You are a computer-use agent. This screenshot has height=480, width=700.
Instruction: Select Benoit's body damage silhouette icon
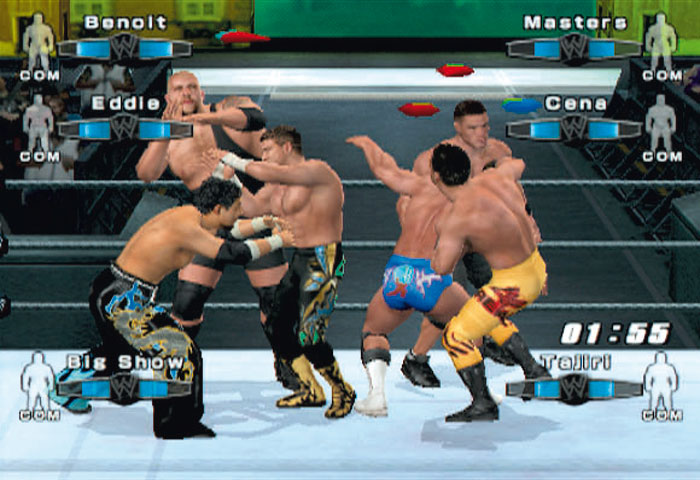tap(38, 42)
